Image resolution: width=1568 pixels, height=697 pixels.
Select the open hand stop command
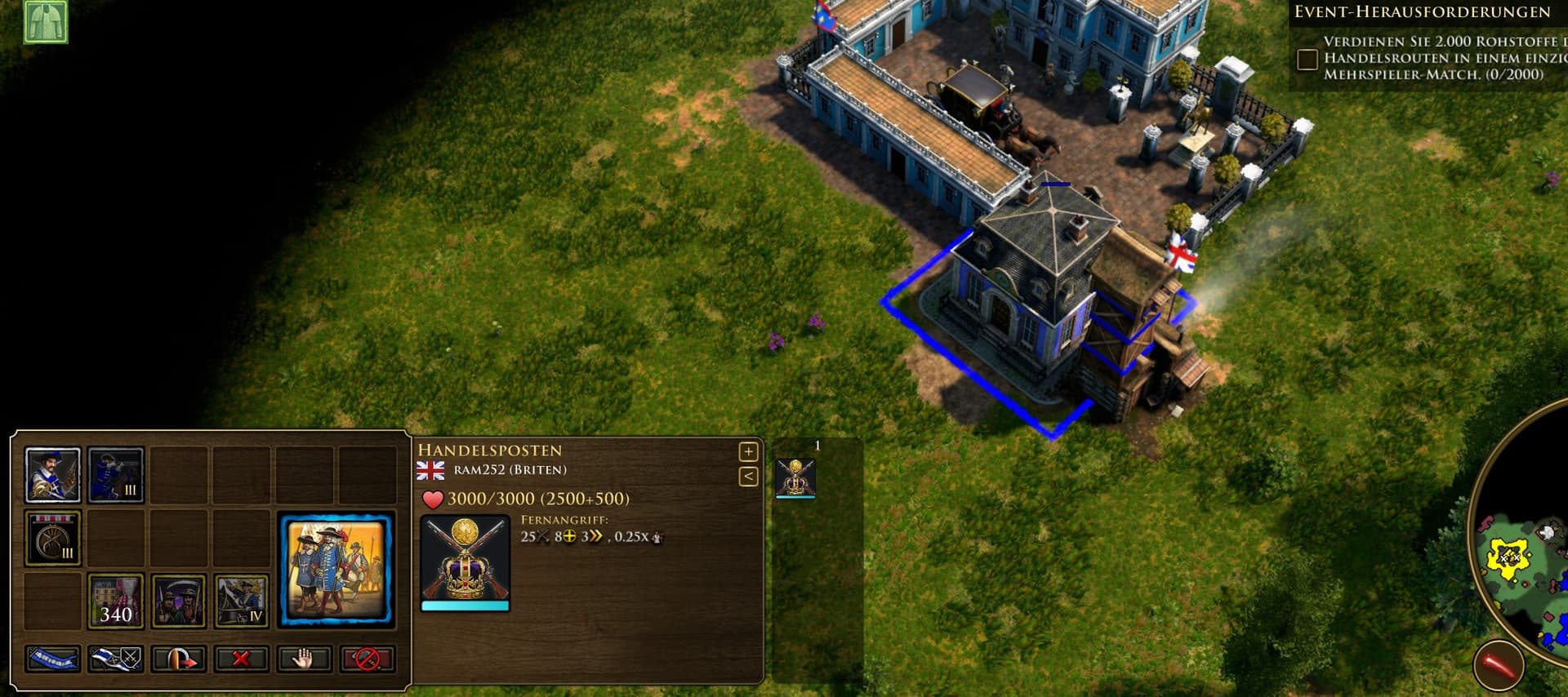[304, 659]
